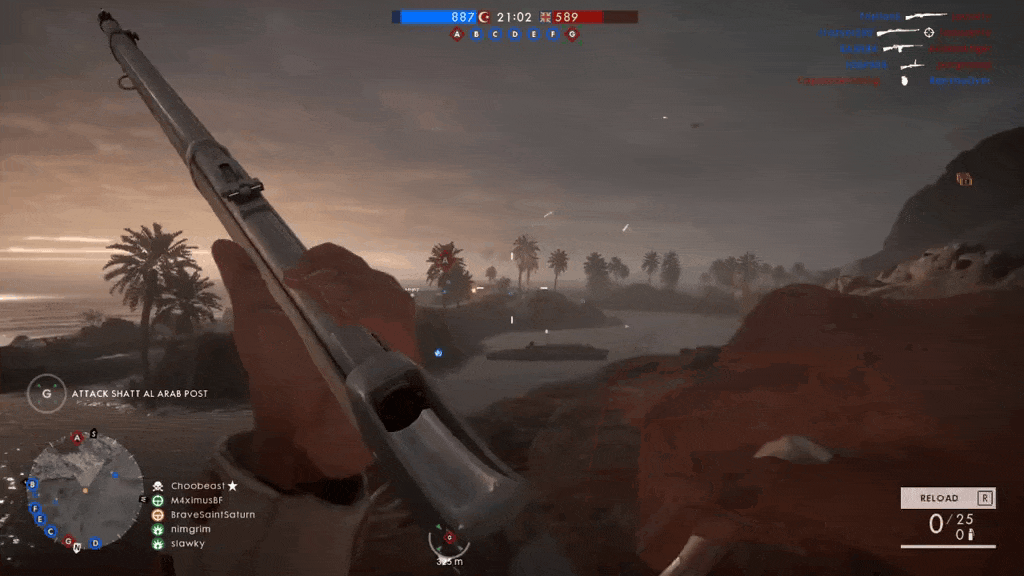Select squad member M4ximusBF

[196, 500]
